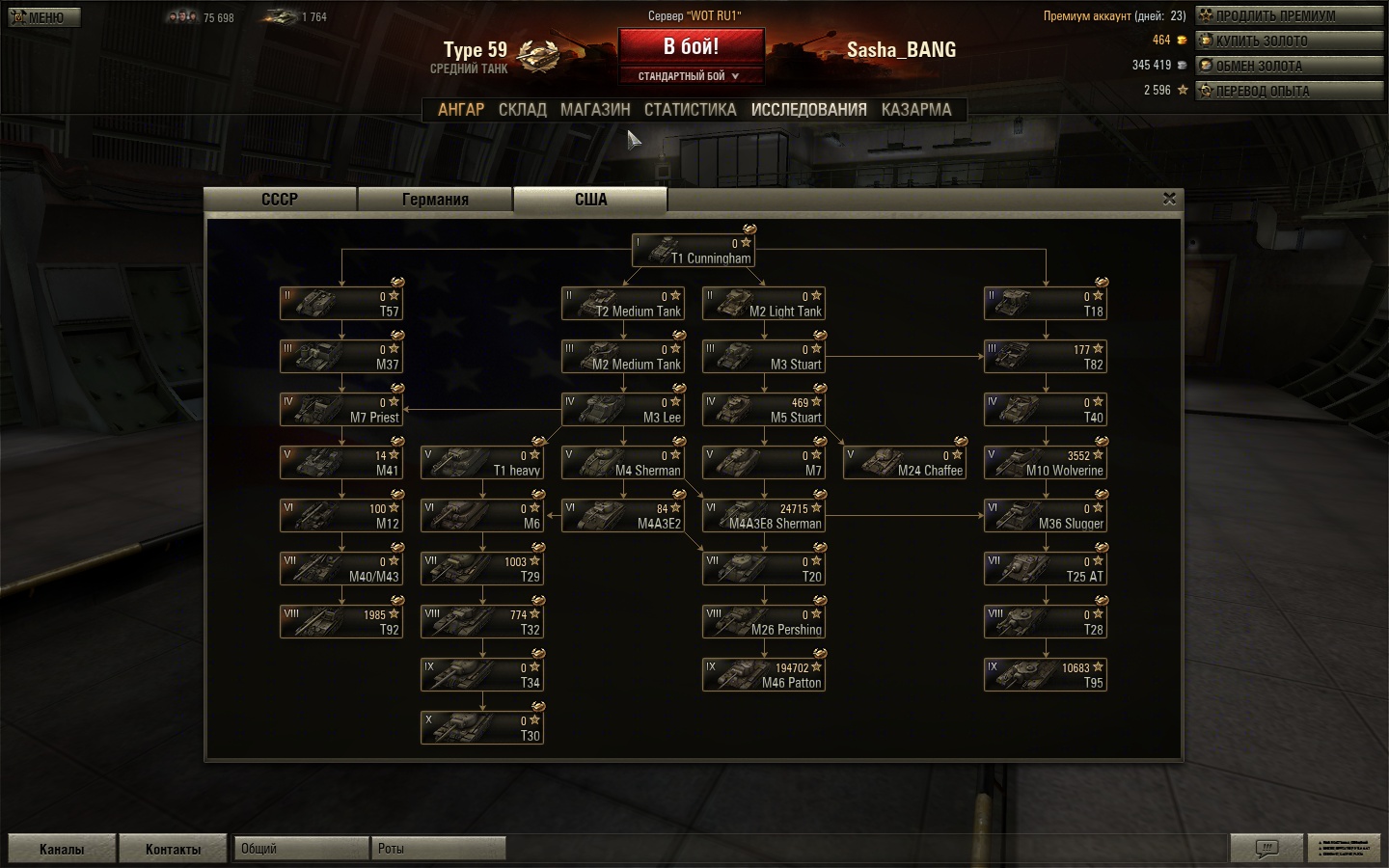The image size is (1389, 868).
Task: Open the Меню button
Action: point(44,17)
